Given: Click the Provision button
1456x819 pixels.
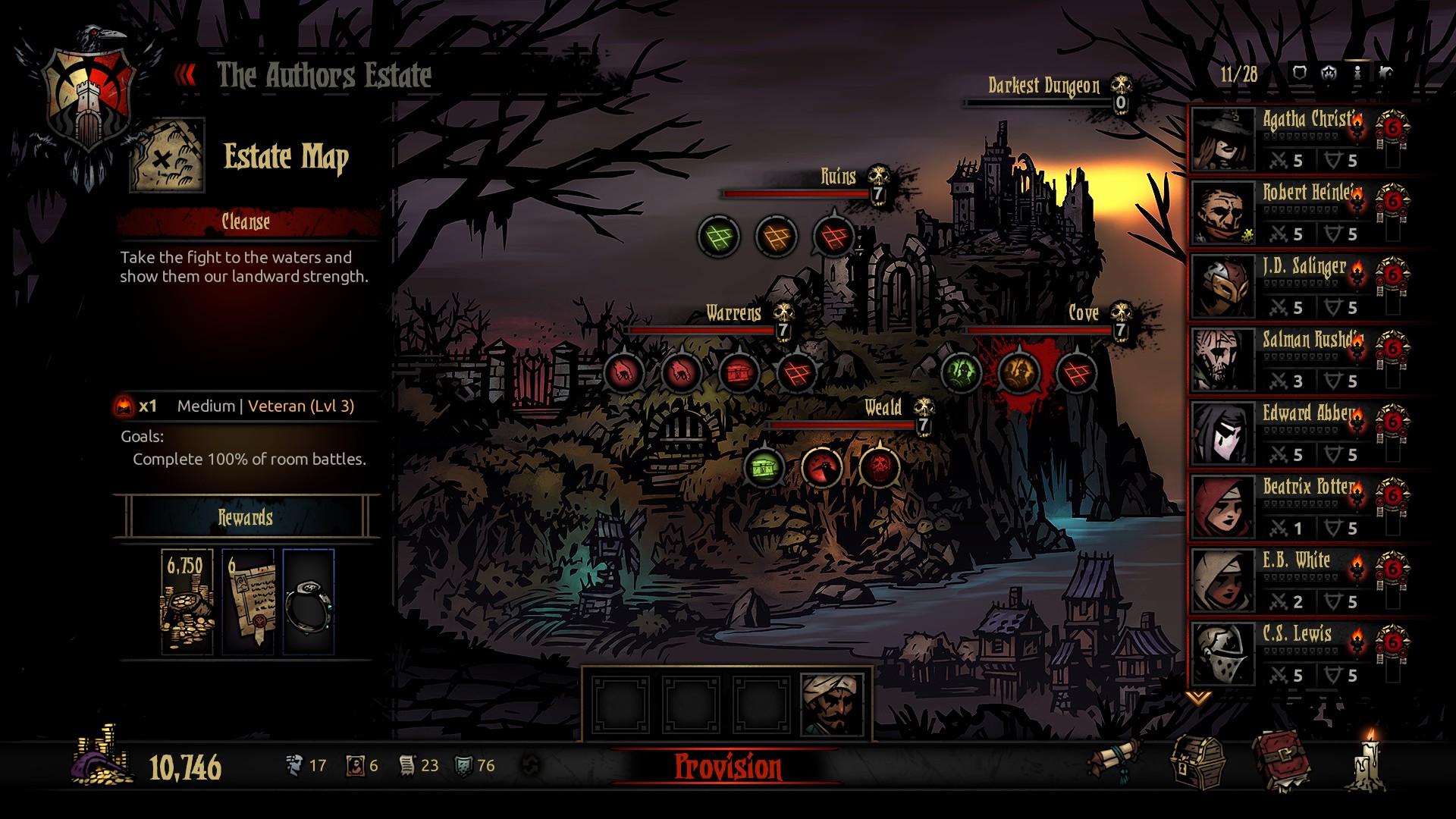Looking at the screenshot, I should [727, 767].
